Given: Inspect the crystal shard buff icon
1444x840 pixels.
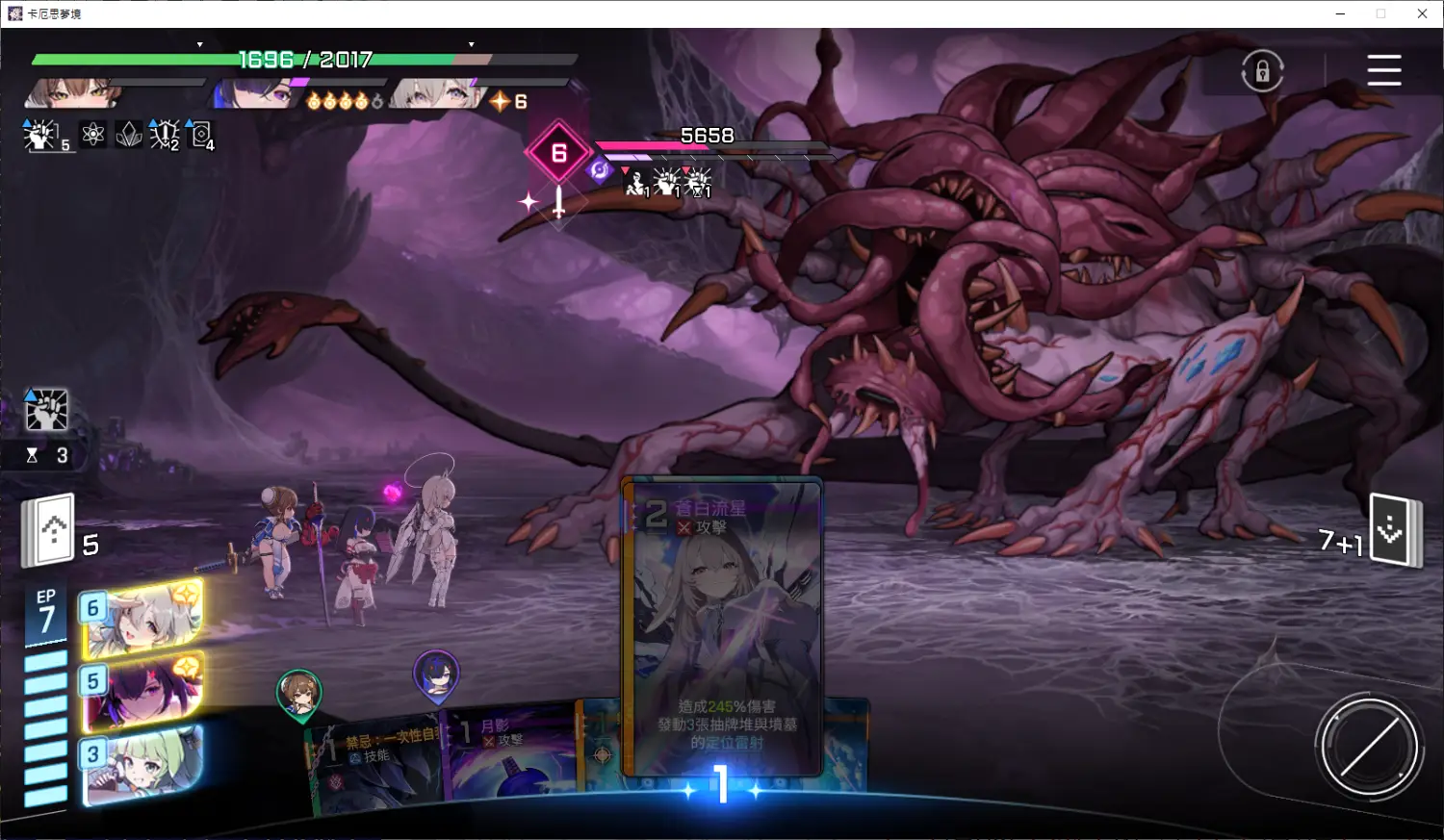Looking at the screenshot, I should (128, 135).
